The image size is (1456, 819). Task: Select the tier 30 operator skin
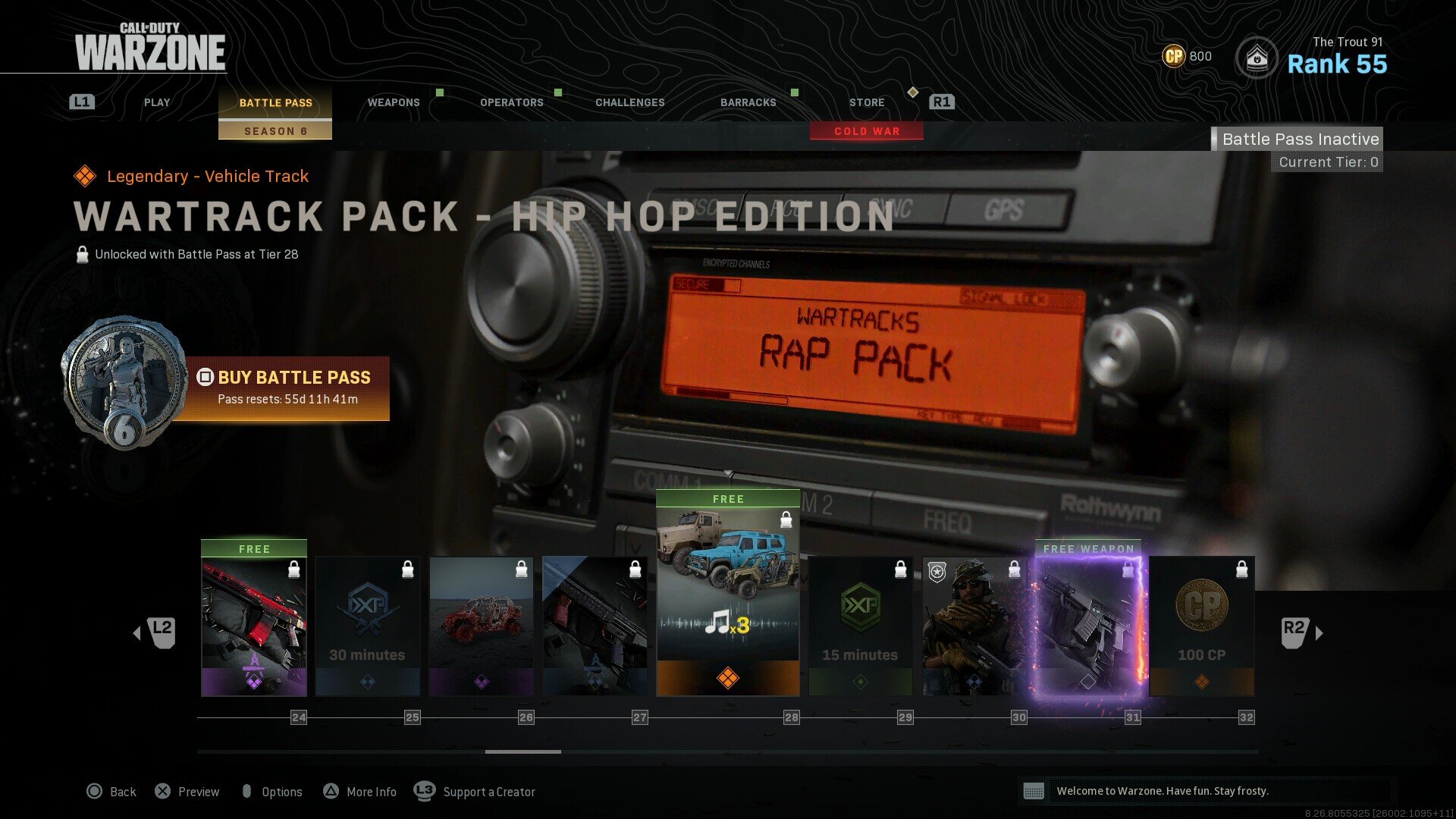click(974, 626)
